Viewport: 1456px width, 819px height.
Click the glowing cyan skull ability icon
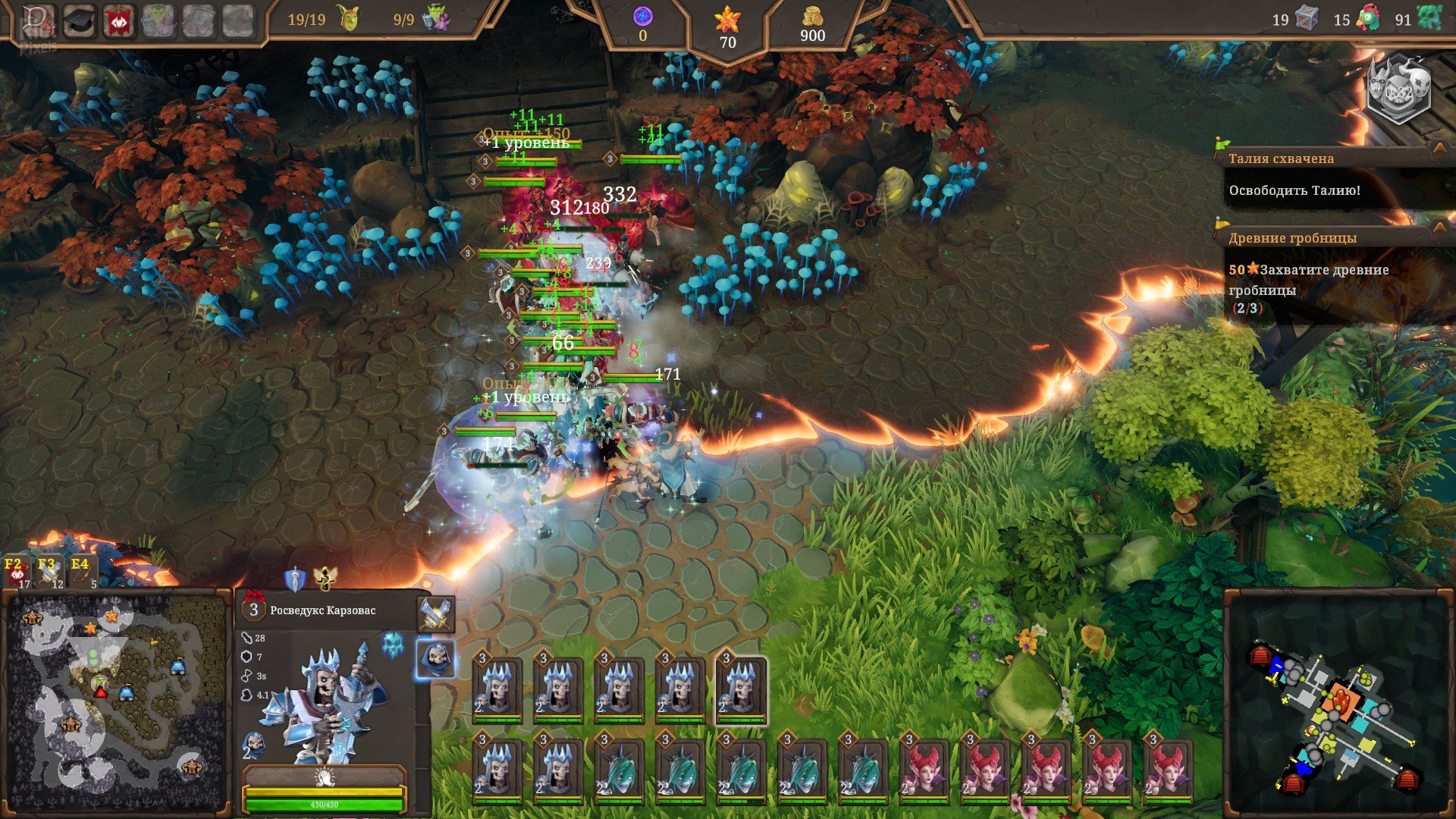pyautogui.click(x=393, y=645)
